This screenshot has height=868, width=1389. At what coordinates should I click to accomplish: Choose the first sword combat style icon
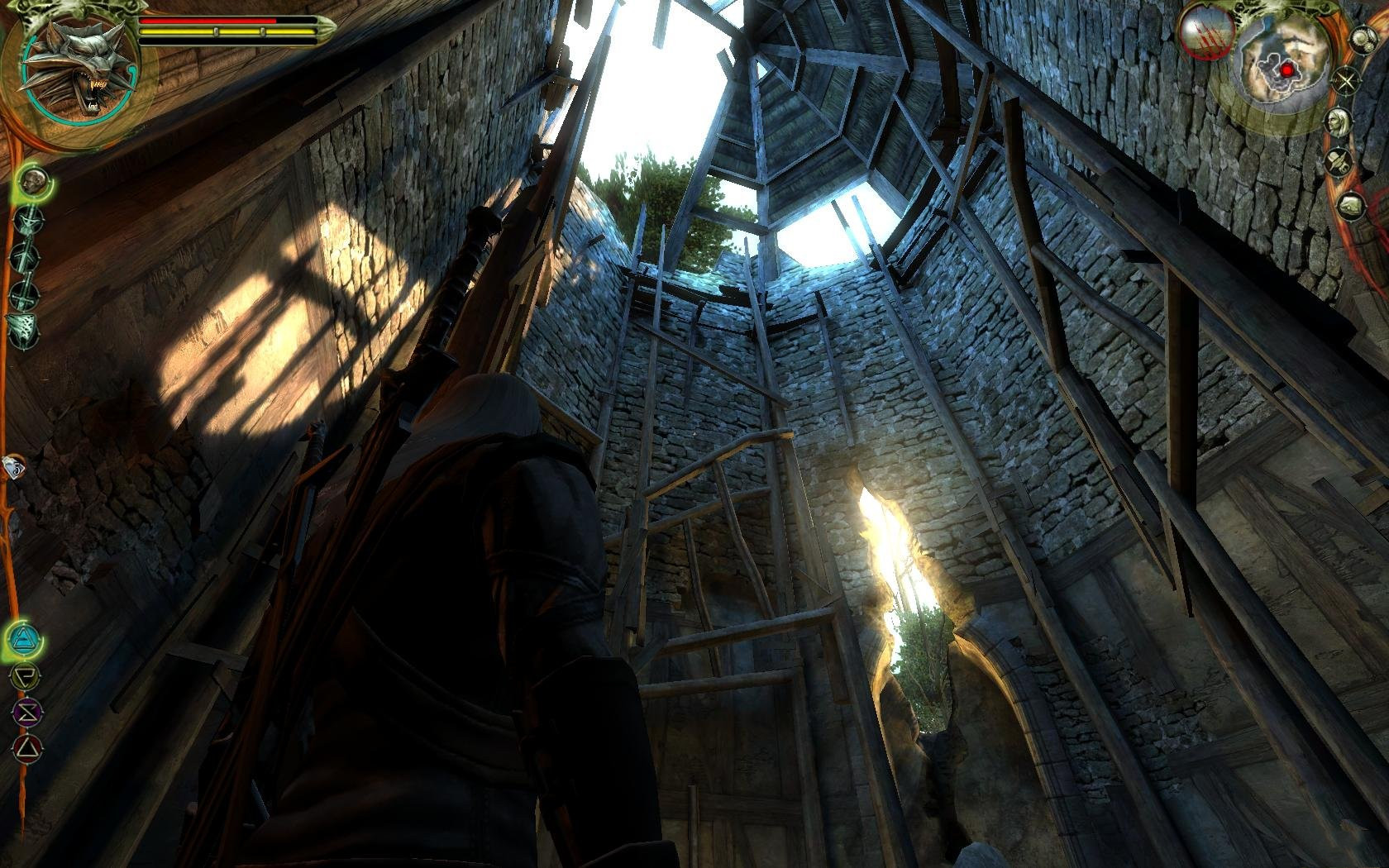(x=27, y=219)
